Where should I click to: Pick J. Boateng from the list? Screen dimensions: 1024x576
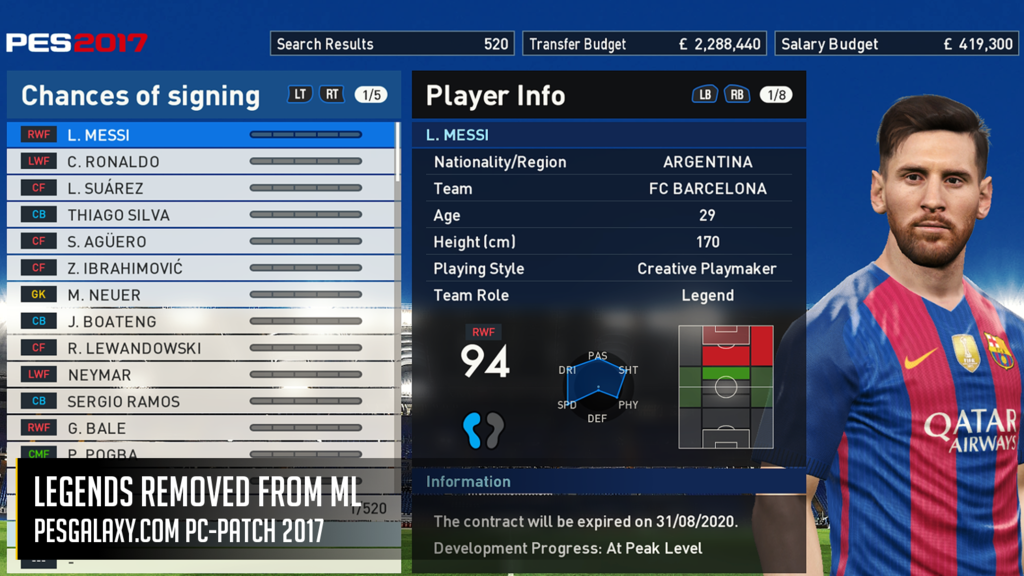click(x=200, y=321)
